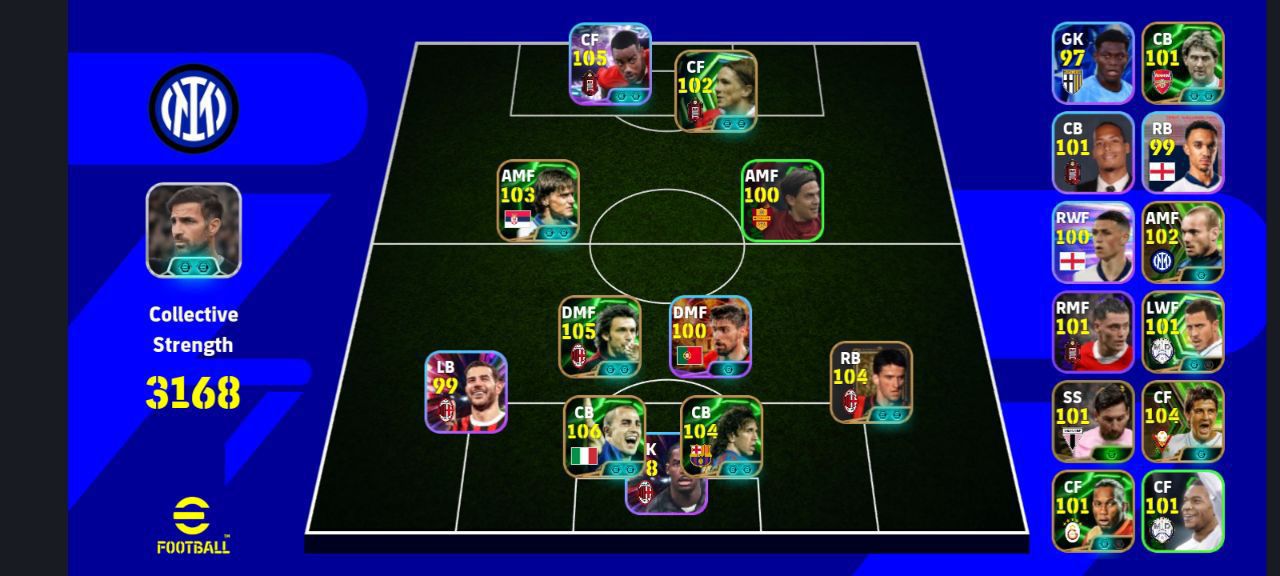1280x576 pixels.
Task: Select the AMF 100 player card
Action: coord(782,200)
